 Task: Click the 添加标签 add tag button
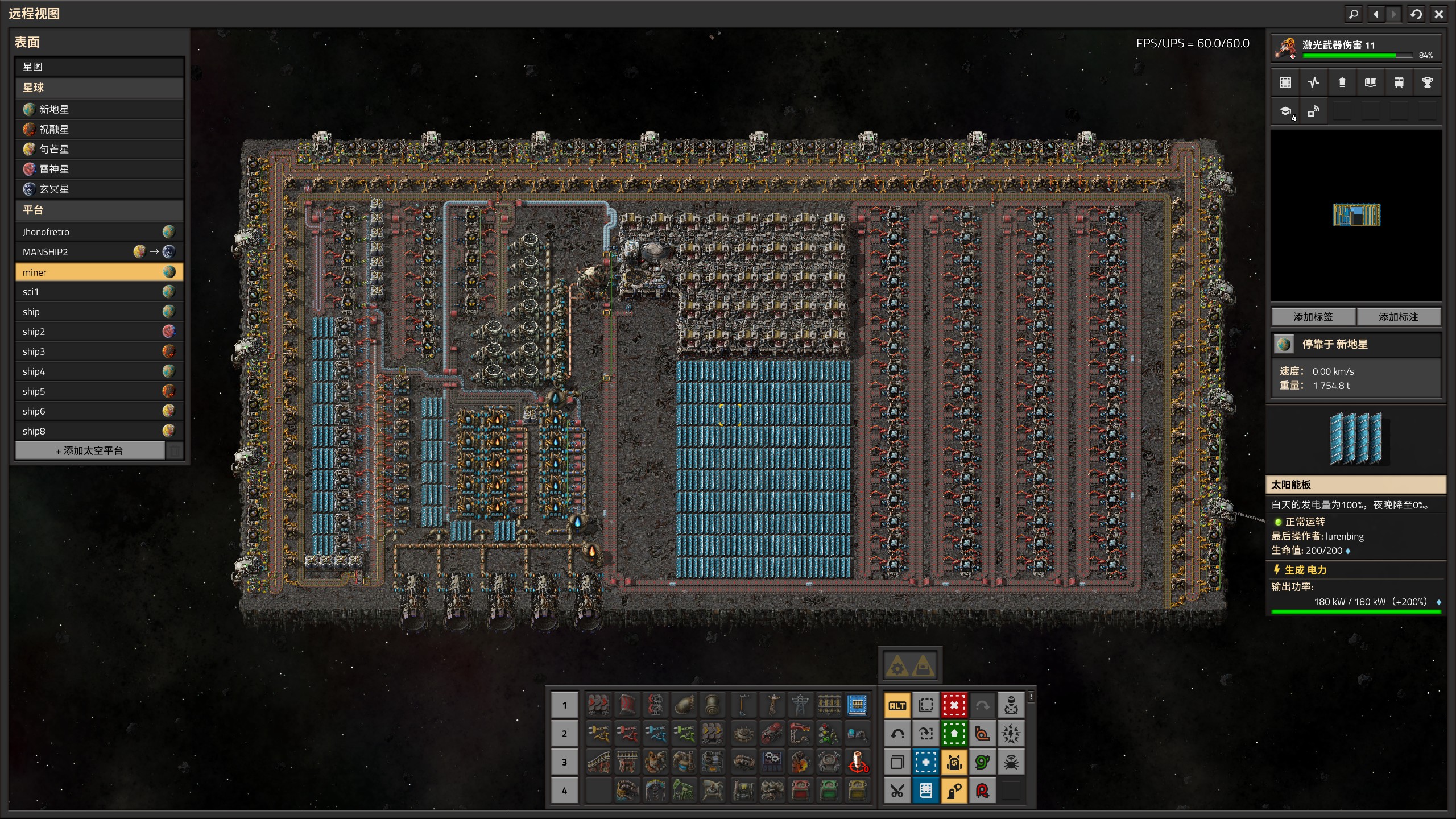pyautogui.click(x=1313, y=317)
